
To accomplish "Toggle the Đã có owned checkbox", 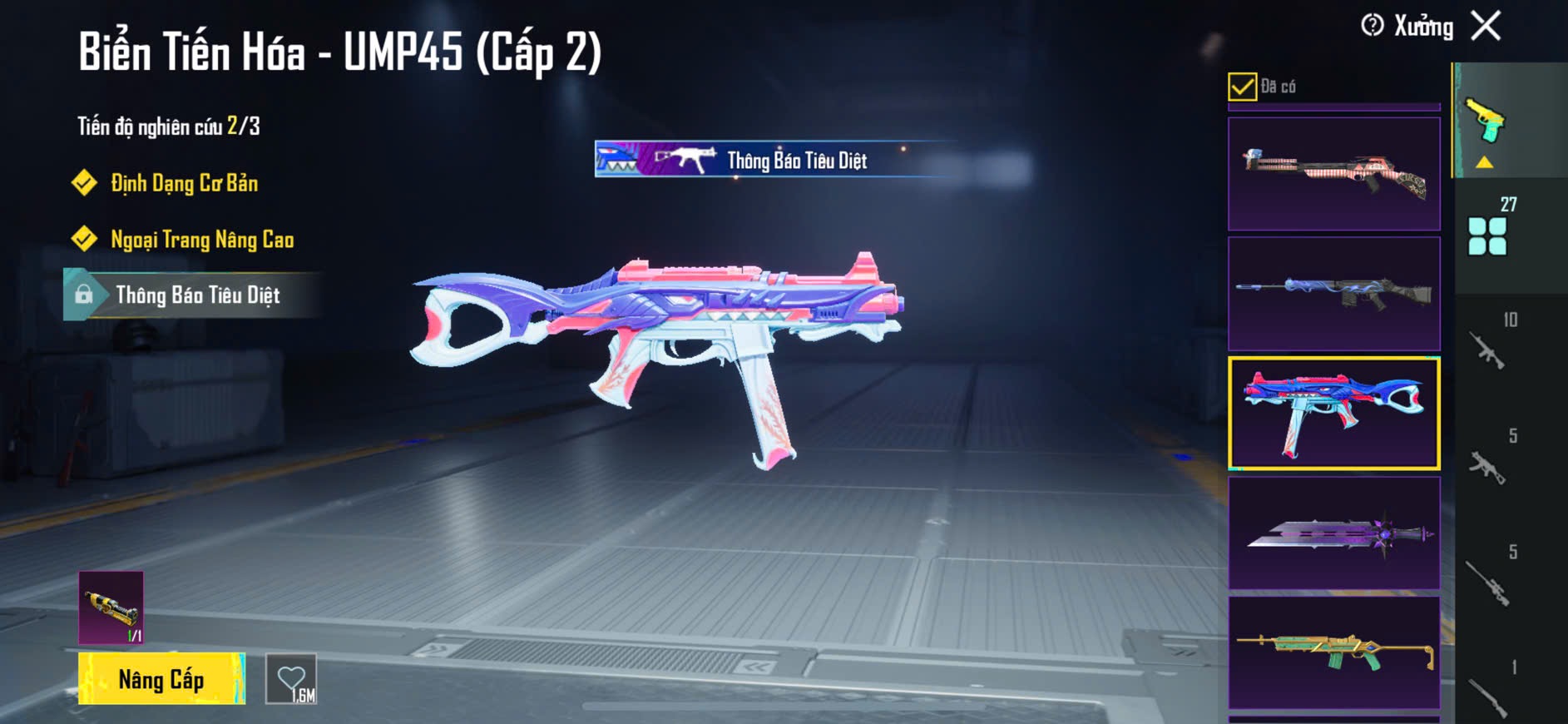I will click(x=1242, y=87).
